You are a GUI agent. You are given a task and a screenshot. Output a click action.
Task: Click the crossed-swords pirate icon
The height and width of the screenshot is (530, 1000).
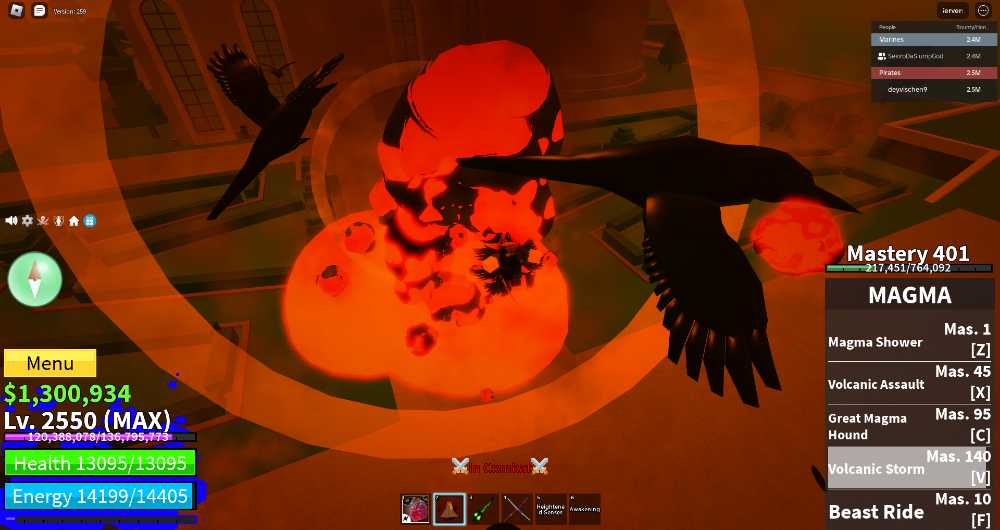click(x=42, y=220)
